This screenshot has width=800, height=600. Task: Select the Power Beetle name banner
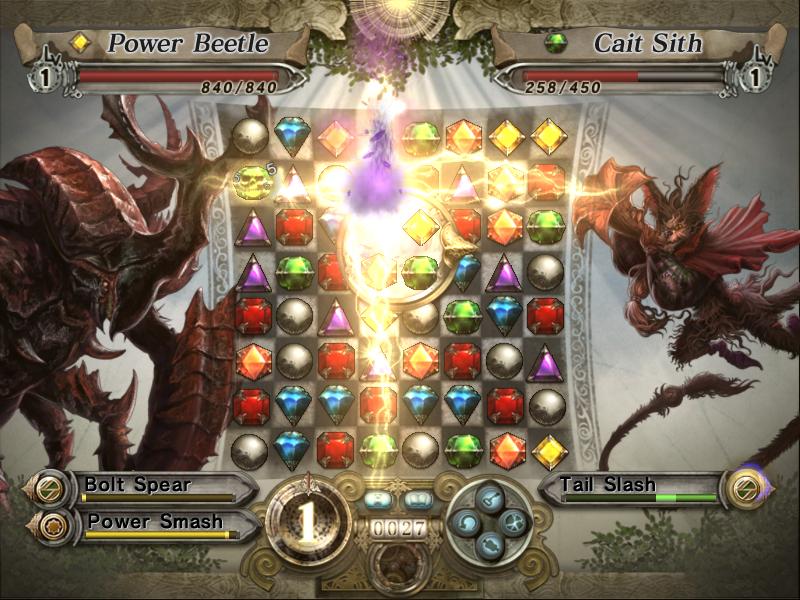click(175, 43)
